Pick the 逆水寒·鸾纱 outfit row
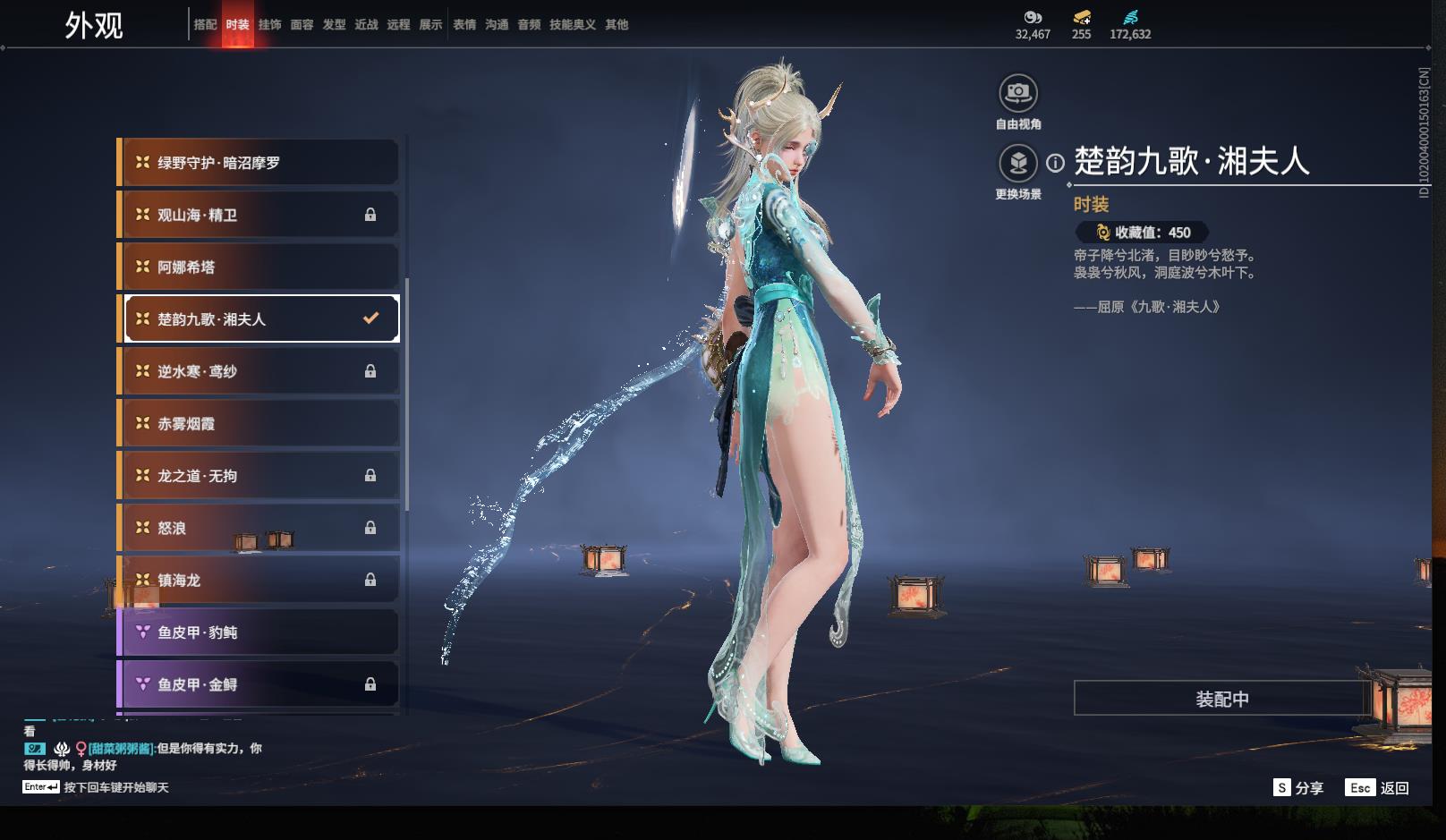This screenshot has height=840, width=1446. [258, 371]
